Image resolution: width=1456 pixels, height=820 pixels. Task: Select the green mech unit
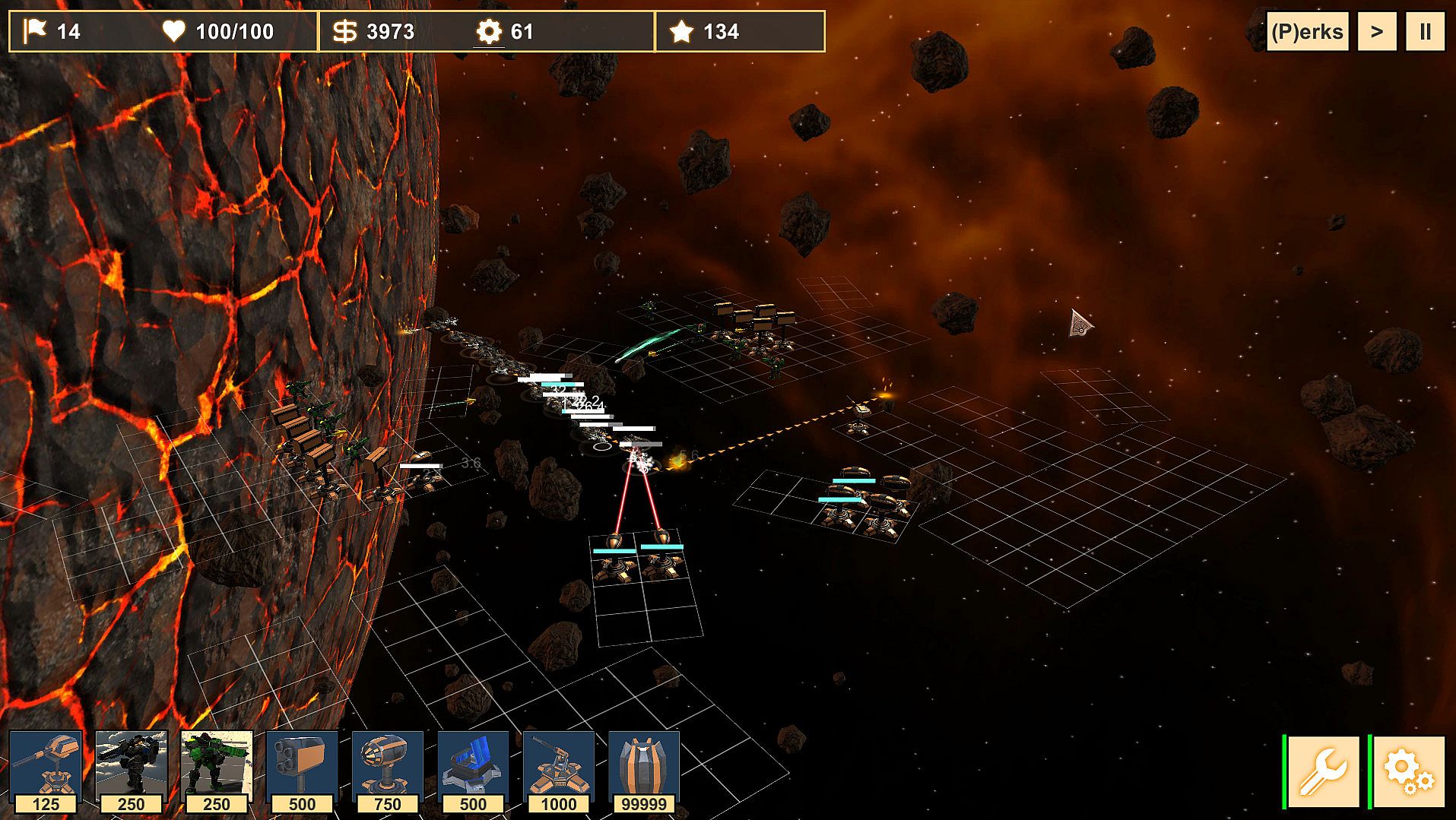coord(217,771)
